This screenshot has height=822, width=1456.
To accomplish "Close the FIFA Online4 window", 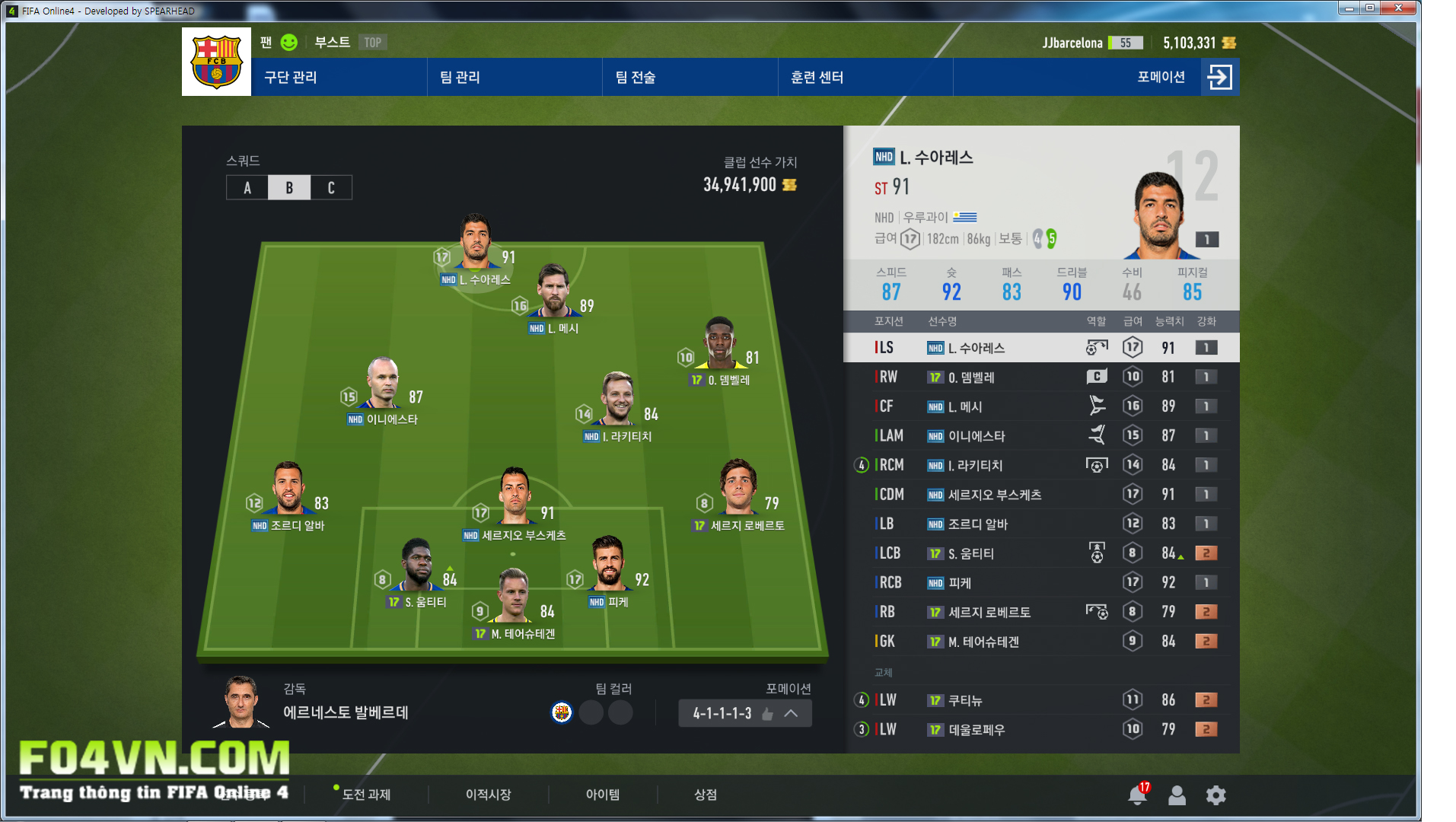I will [1398, 8].
